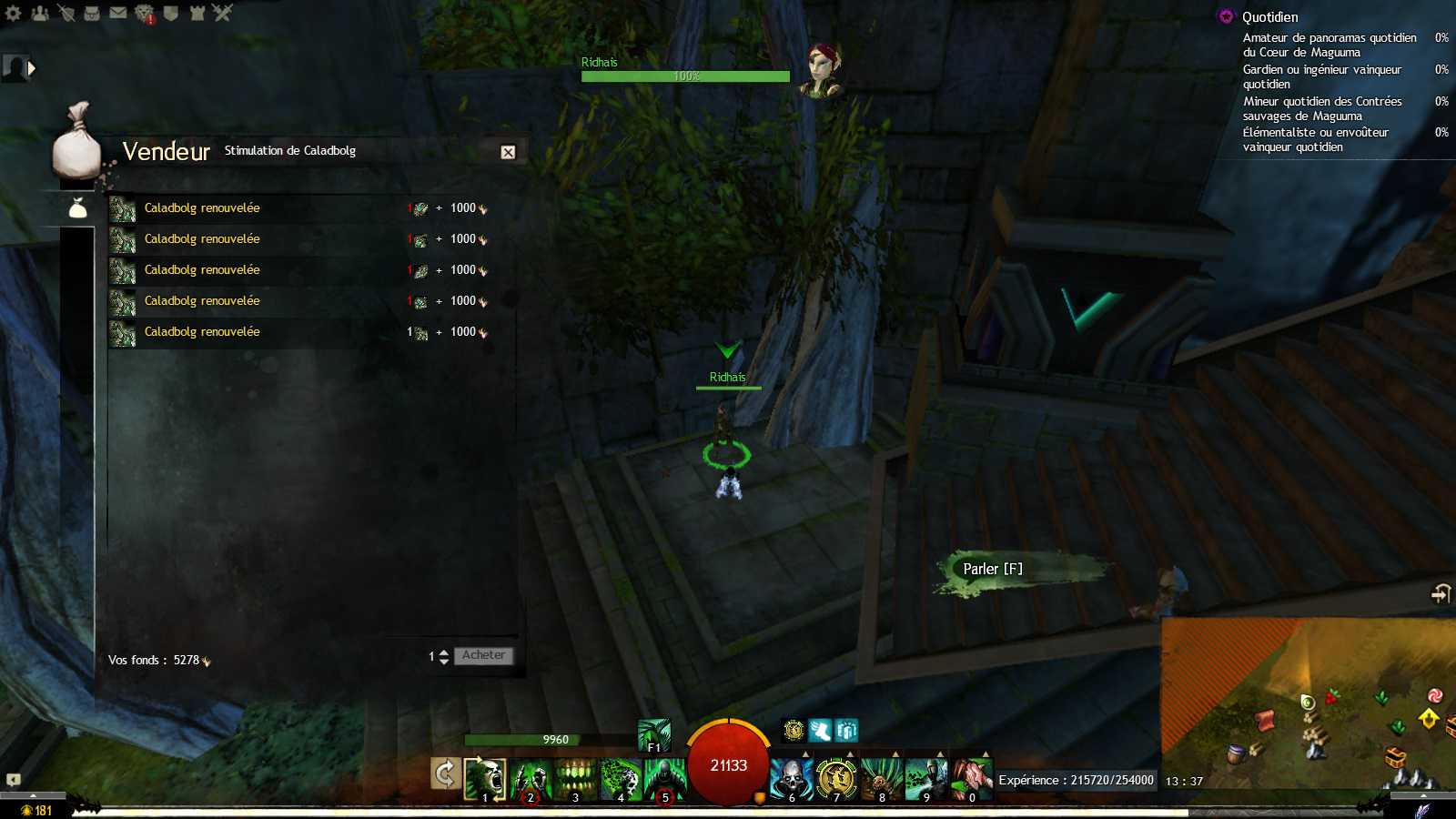Open the guild shield icon
This screenshot has width=1456, height=819.
coord(170,13)
